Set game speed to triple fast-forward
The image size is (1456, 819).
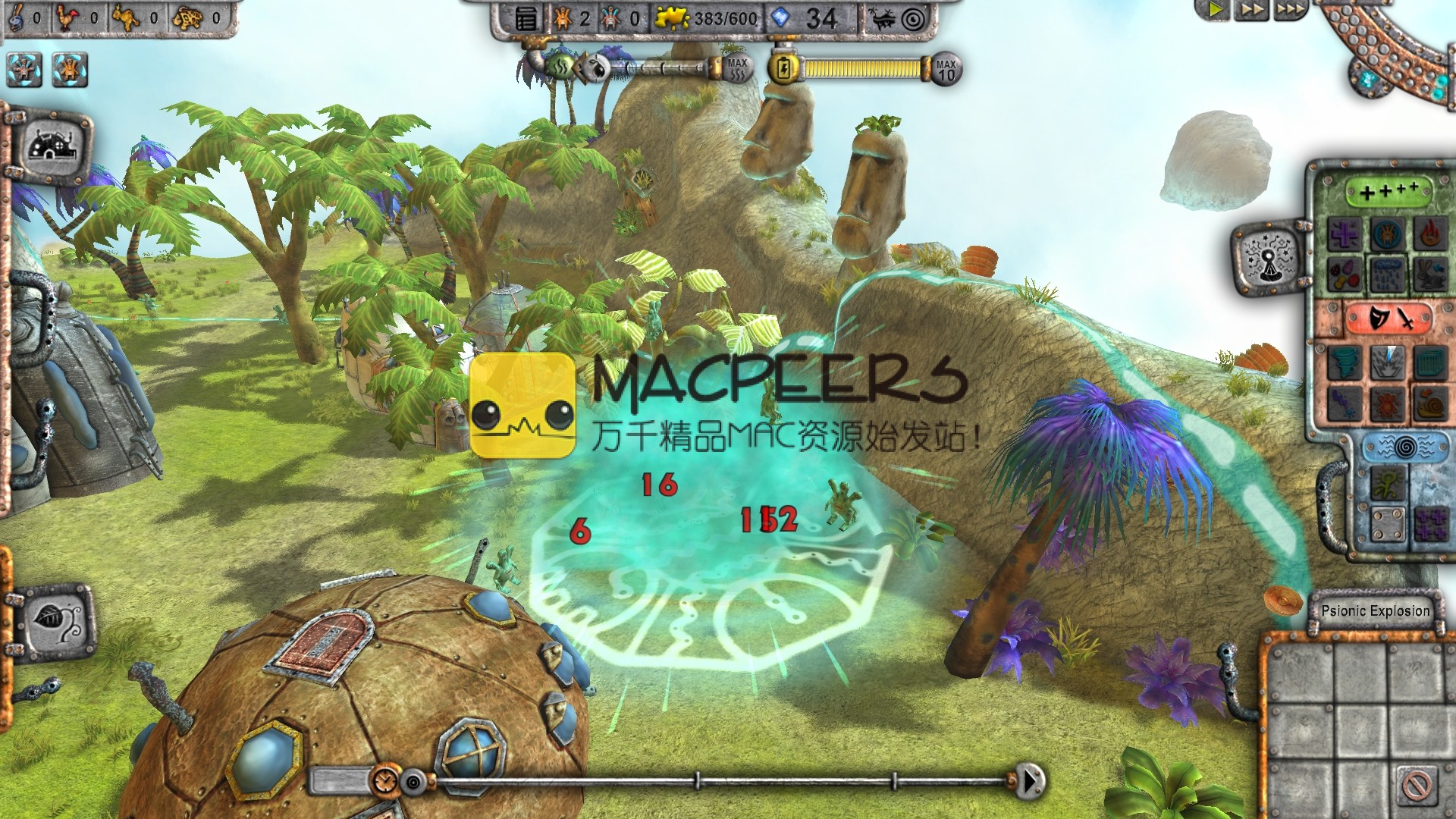(1290, 10)
